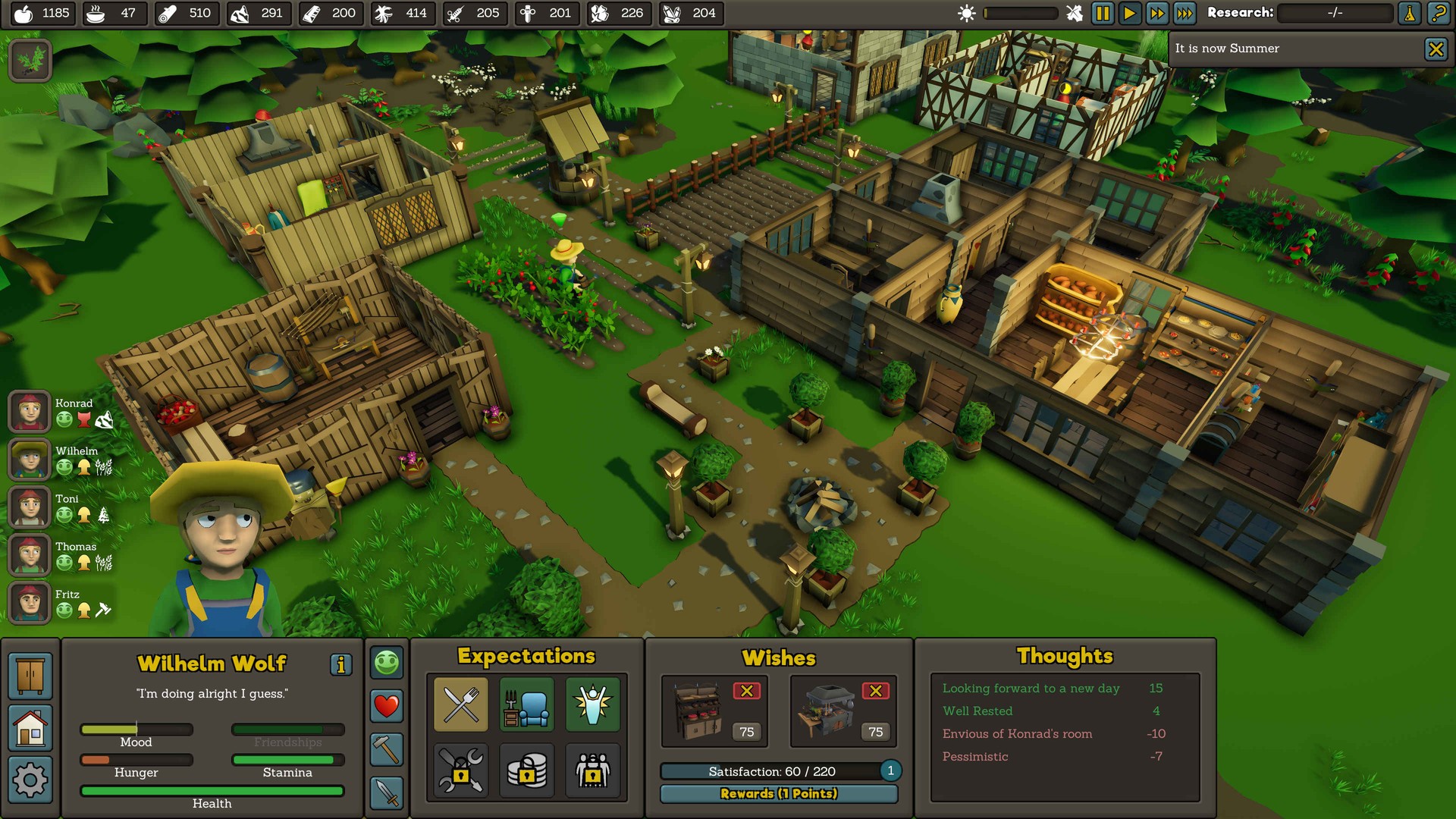Viewport: 1456px width, 819px height.
Task: Select Konrad's villager portrait
Action: [28, 411]
